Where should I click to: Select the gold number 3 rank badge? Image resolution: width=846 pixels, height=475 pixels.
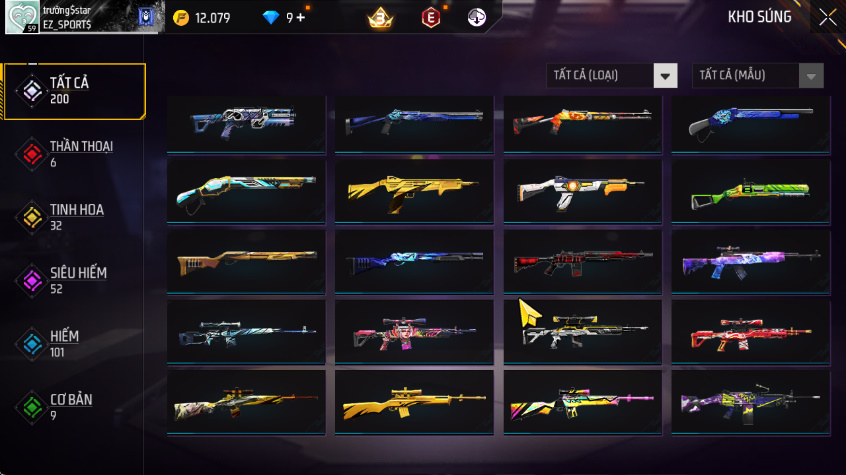380,17
